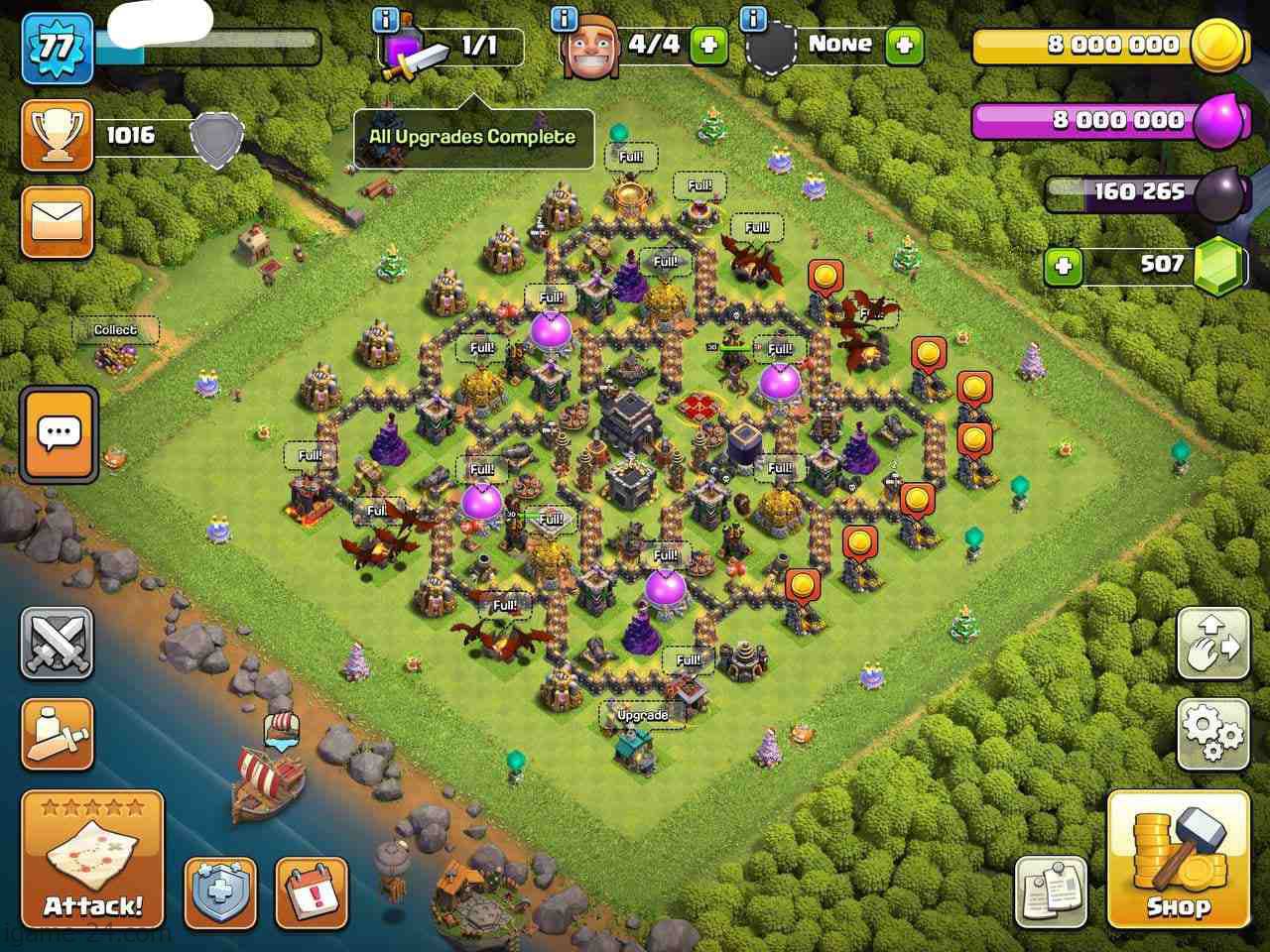1270x952 pixels.
Task: Open the Shop
Action: (x=1178, y=859)
